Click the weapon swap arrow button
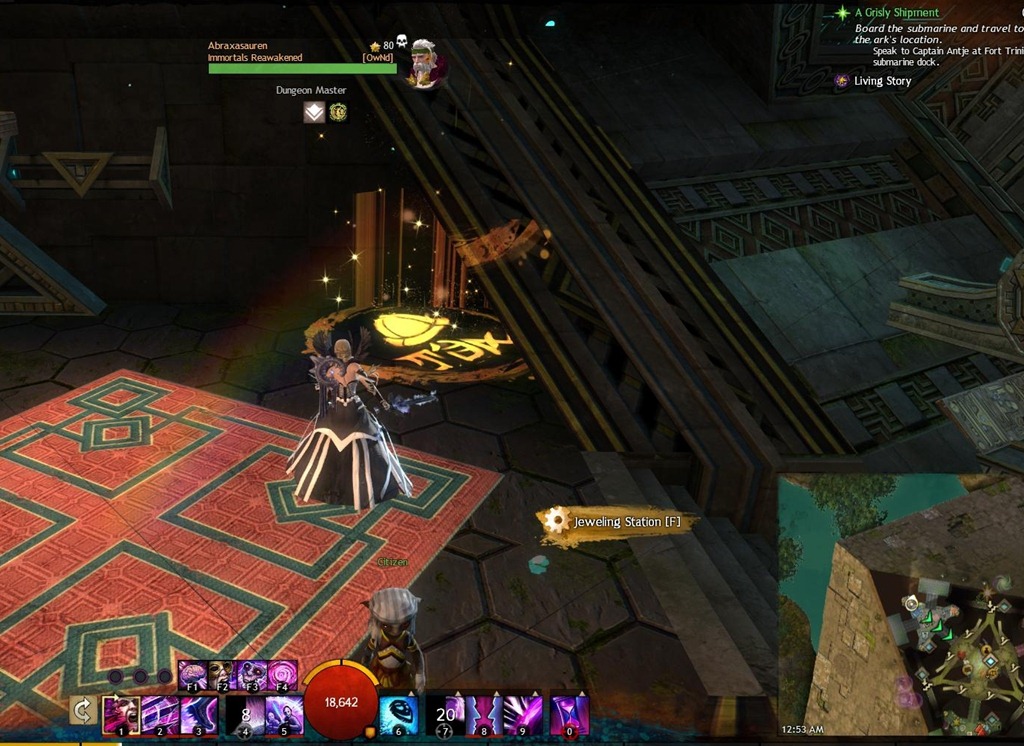 (x=83, y=711)
